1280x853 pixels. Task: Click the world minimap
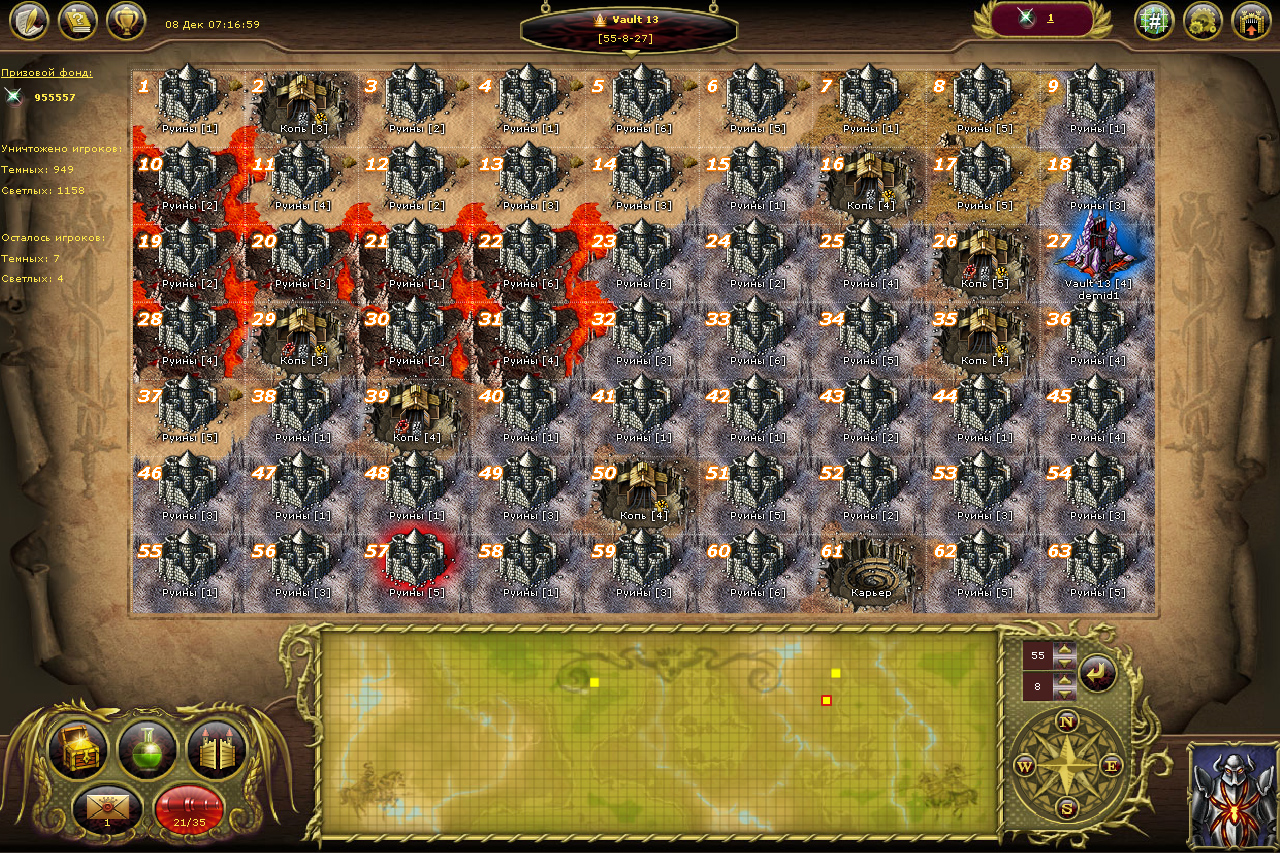click(x=660, y=732)
